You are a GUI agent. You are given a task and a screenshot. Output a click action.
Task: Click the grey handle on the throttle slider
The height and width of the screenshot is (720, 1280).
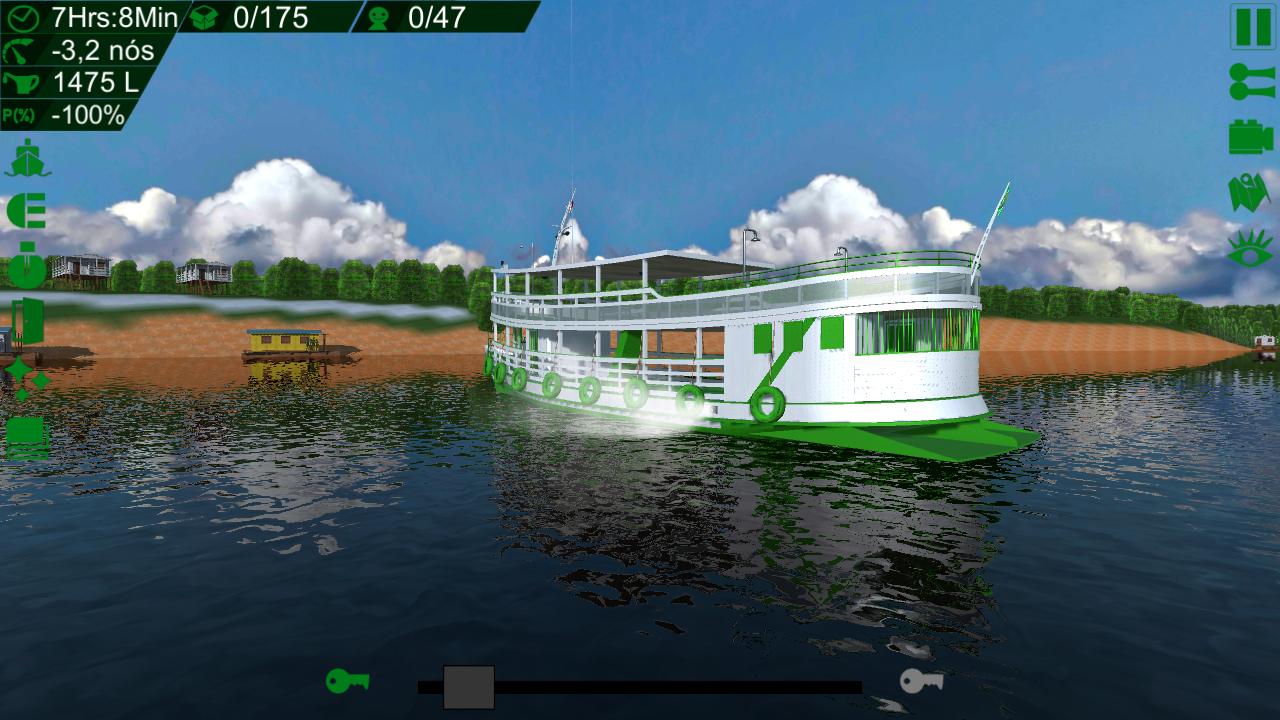pyautogui.click(x=469, y=687)
